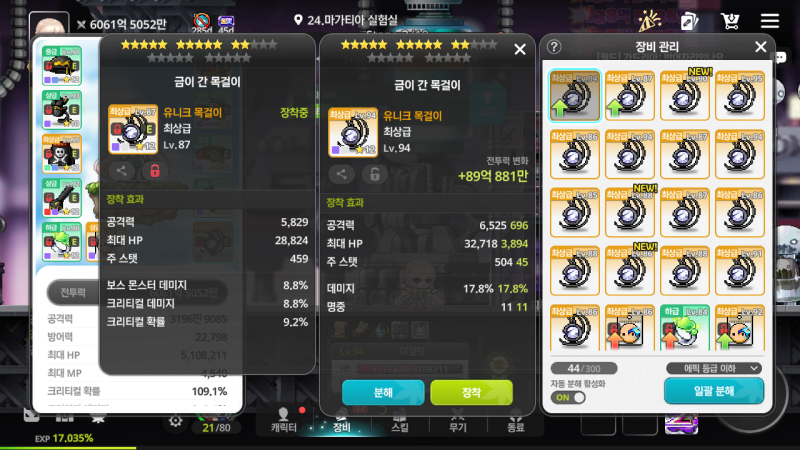Equip the necklace with the 장착 button
800x450 pixels.
[x=471, y=392]
